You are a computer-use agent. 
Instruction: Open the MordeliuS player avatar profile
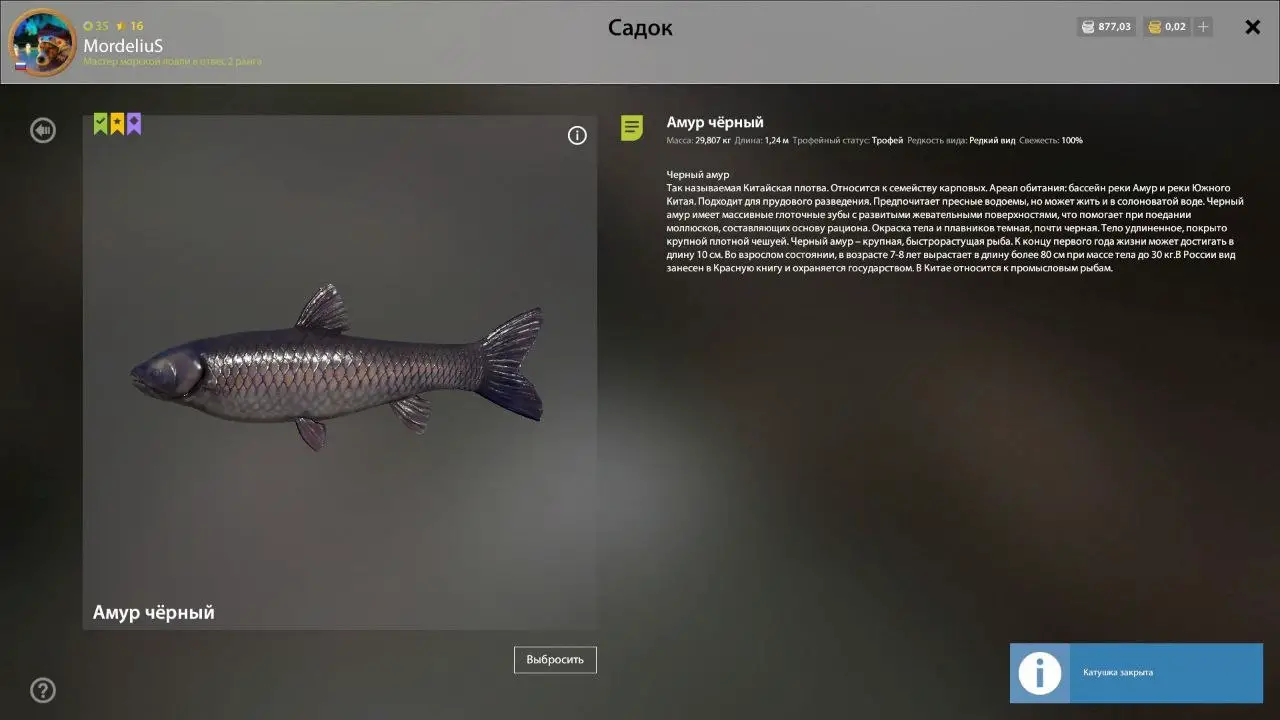[x=42, y=42]
